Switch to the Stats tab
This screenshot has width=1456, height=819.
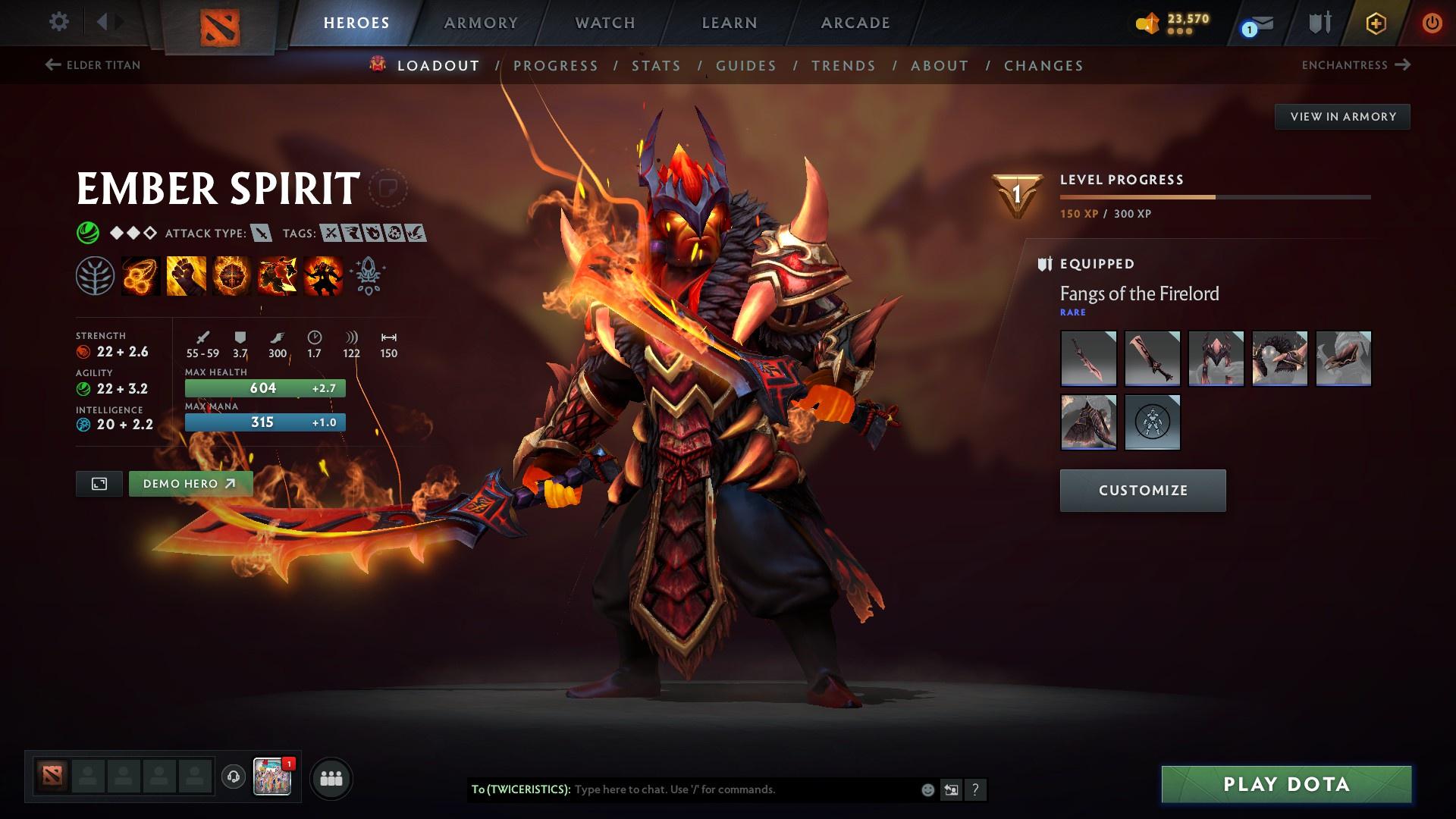point(657,66)
